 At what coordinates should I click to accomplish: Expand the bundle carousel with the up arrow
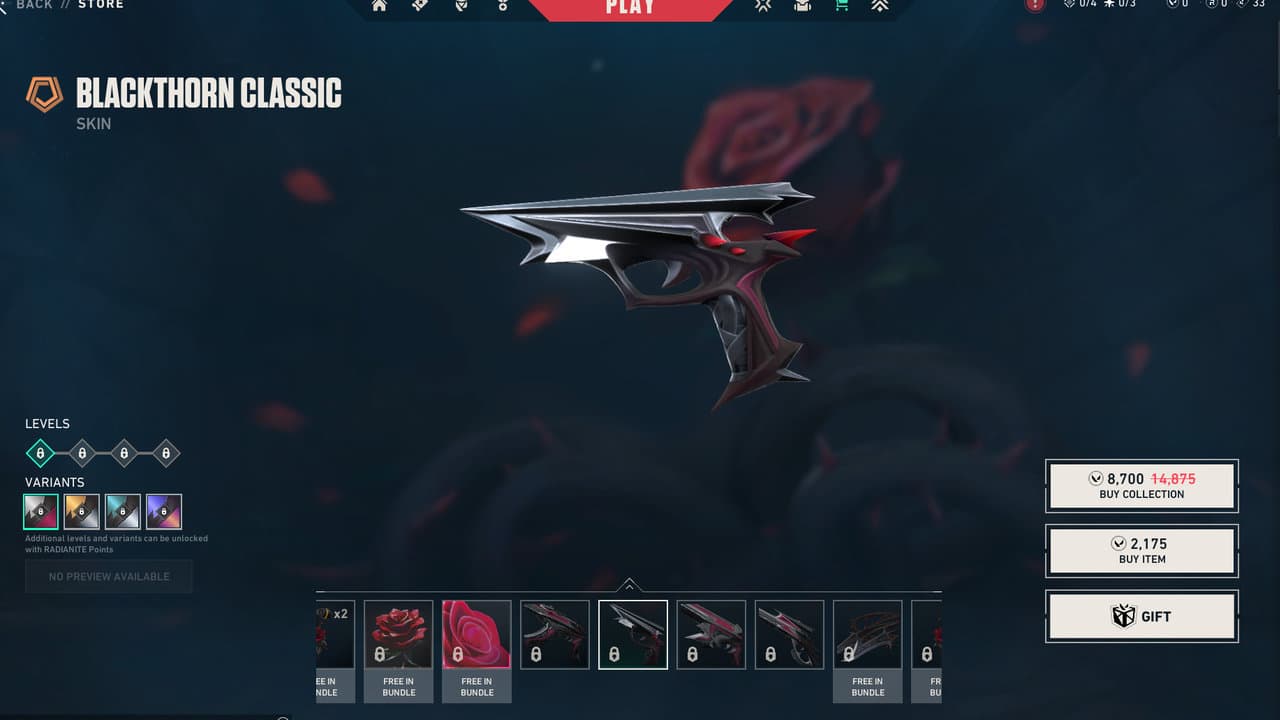coord(628,585)
